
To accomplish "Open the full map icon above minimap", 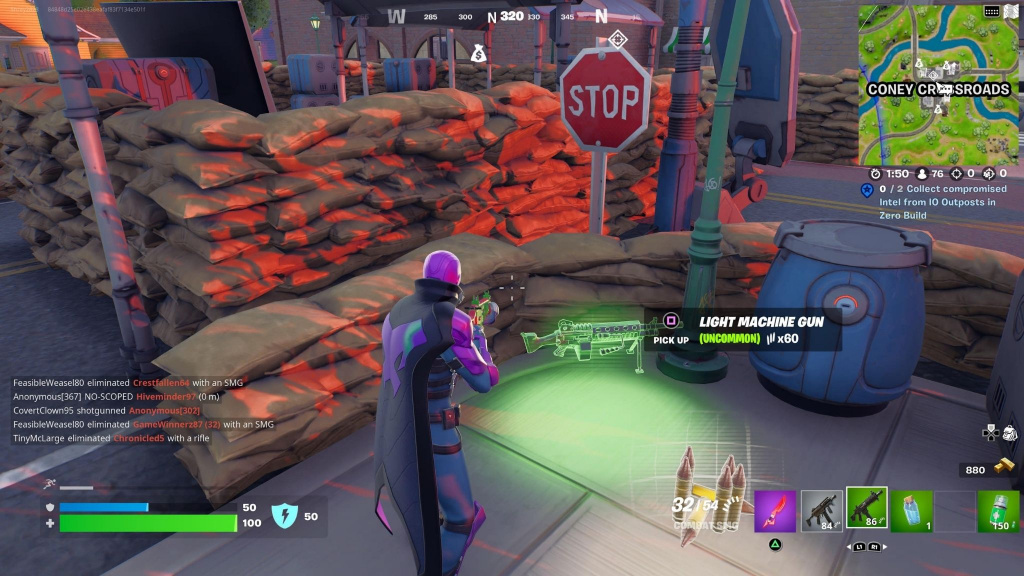I will 992,11.
